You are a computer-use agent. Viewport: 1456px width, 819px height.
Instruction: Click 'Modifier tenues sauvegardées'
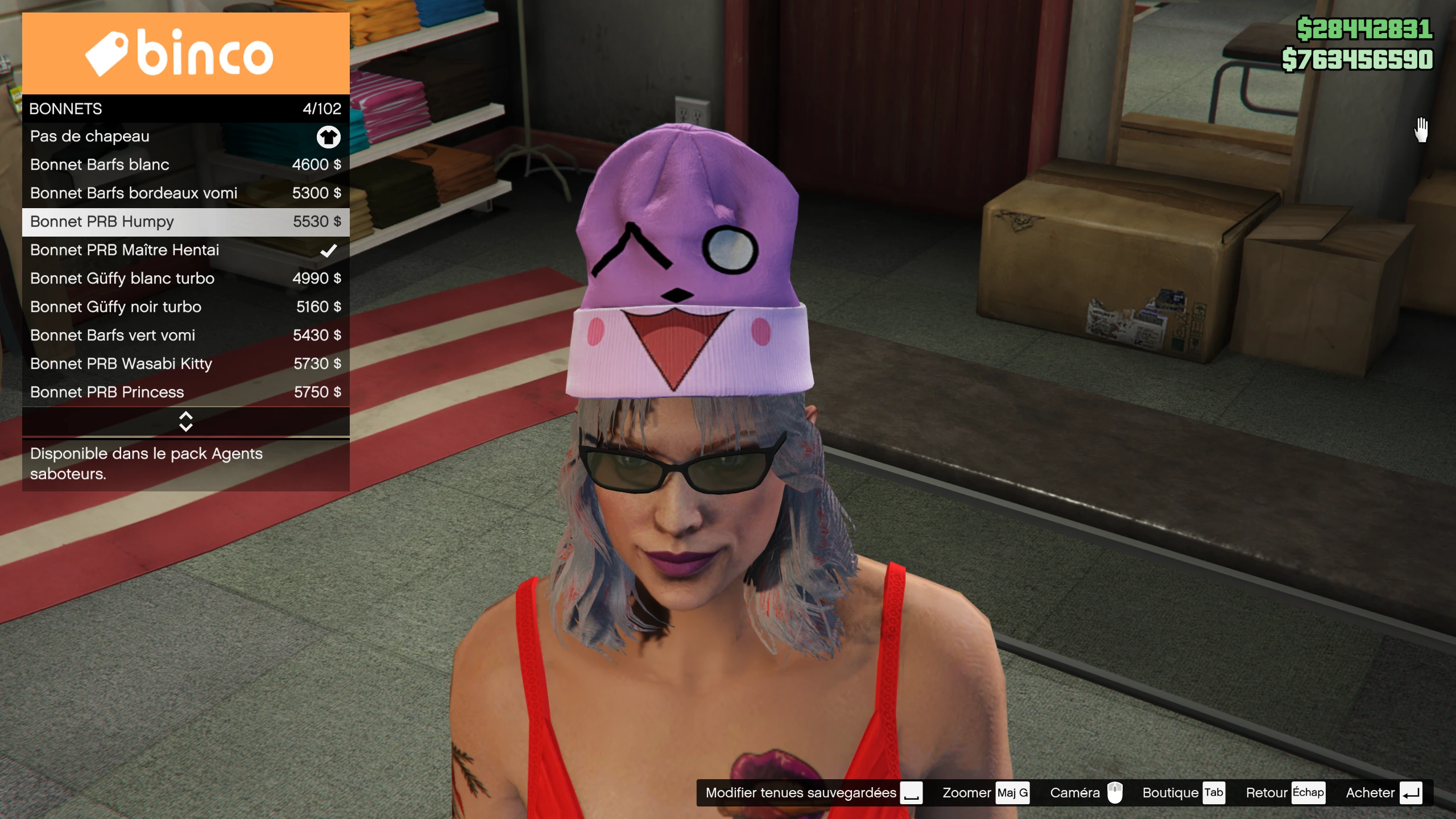[813, 793]
